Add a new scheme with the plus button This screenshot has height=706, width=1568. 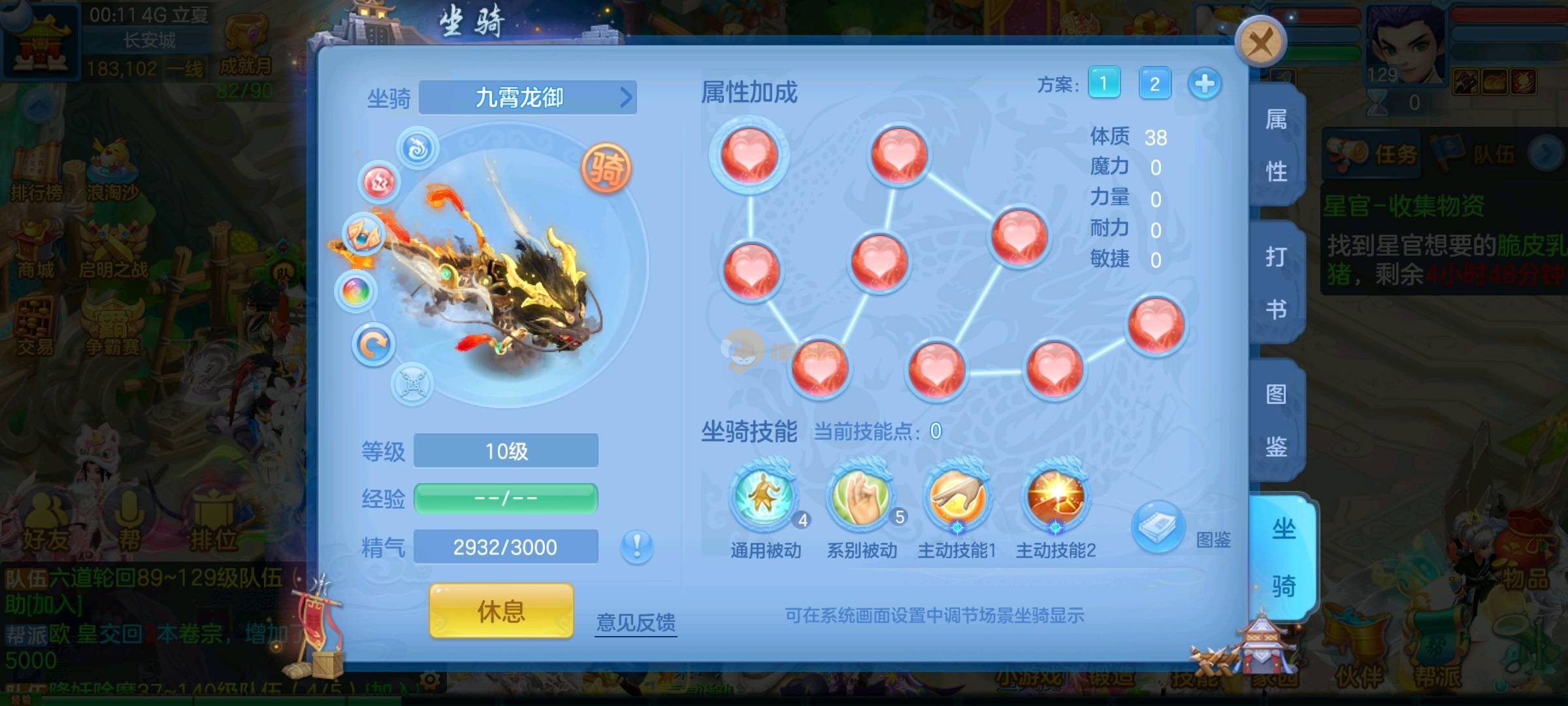pyautogui.click(x=1204, y=84)
